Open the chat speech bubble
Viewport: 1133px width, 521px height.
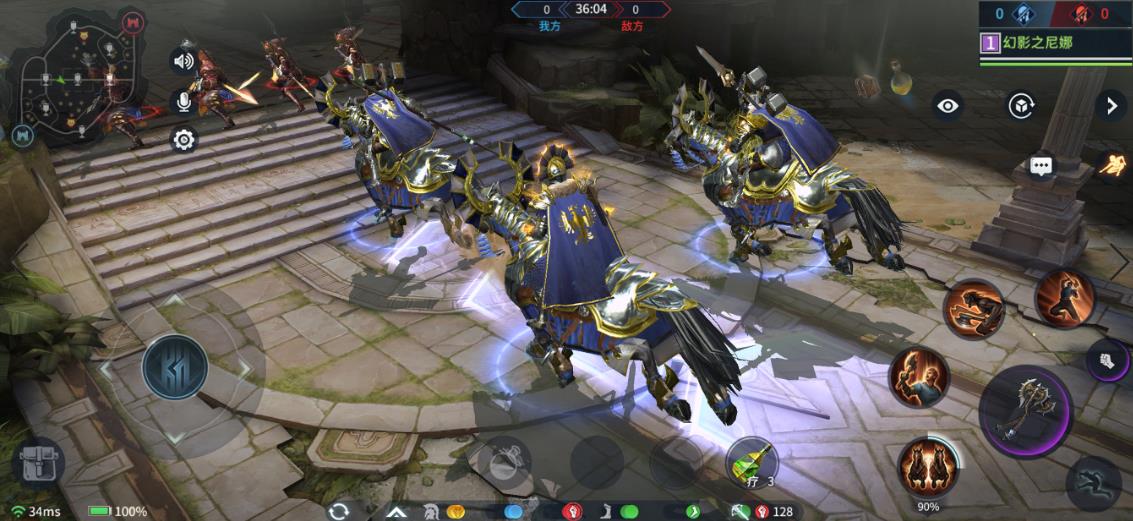pyautogui.click(x=1042, y=166)
